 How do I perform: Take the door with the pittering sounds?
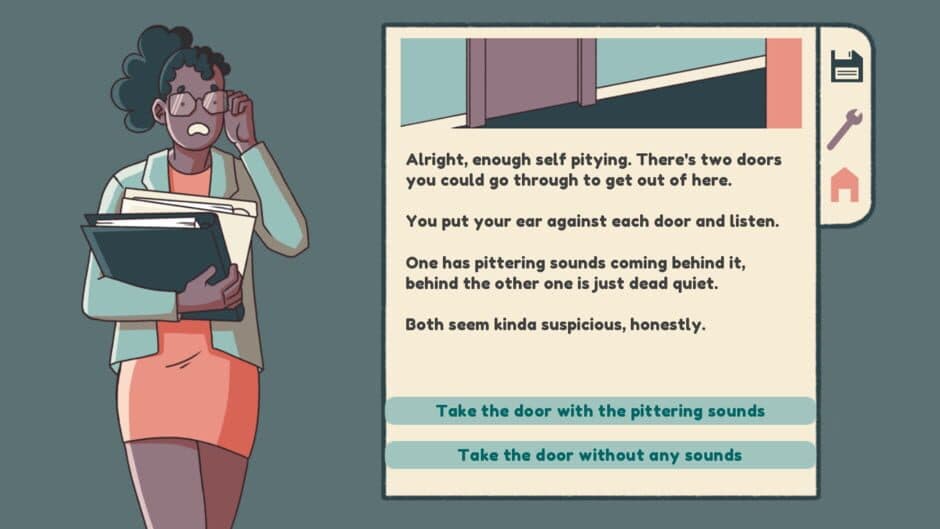click(x=600, y=411)
